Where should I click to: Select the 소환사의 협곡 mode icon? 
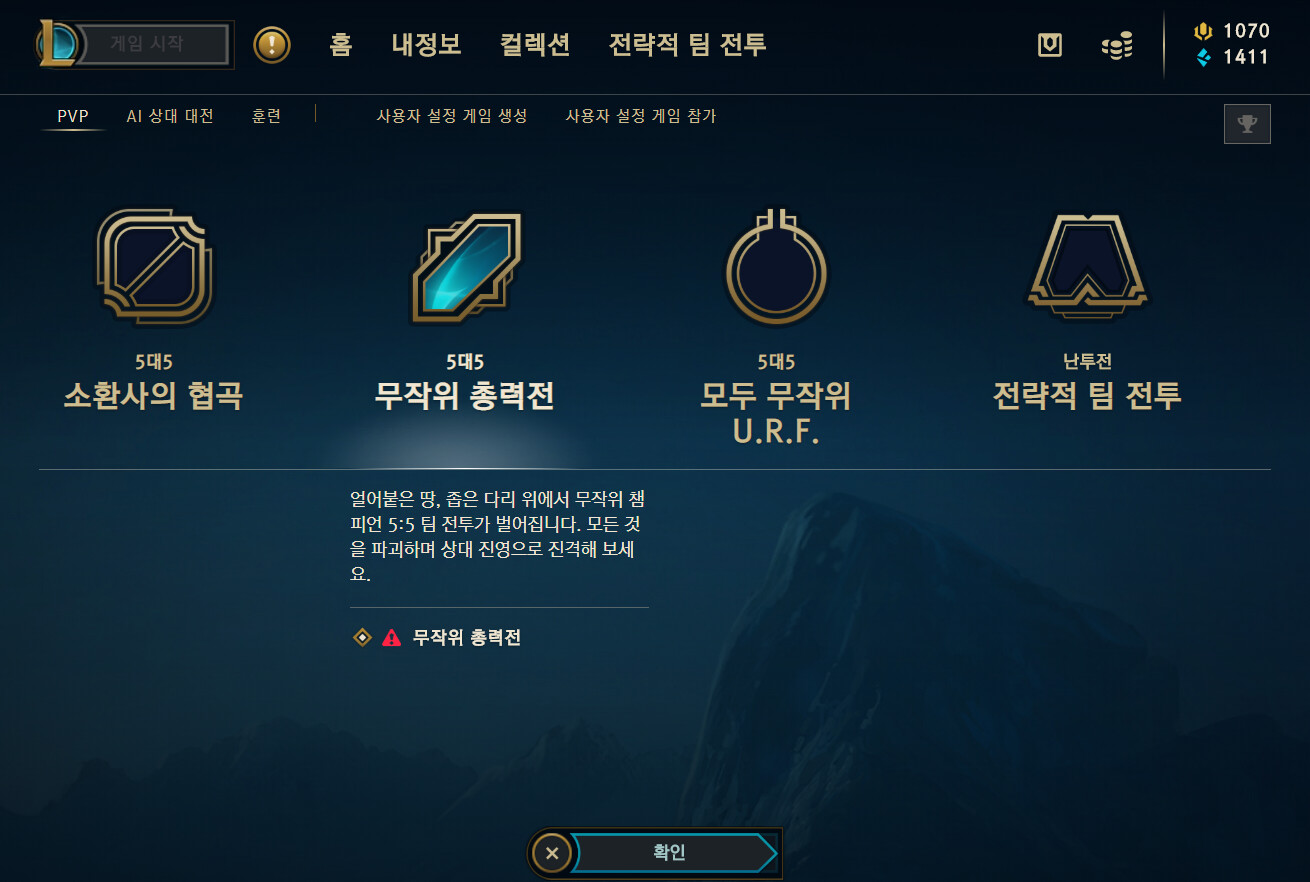[x=155, y=265]
